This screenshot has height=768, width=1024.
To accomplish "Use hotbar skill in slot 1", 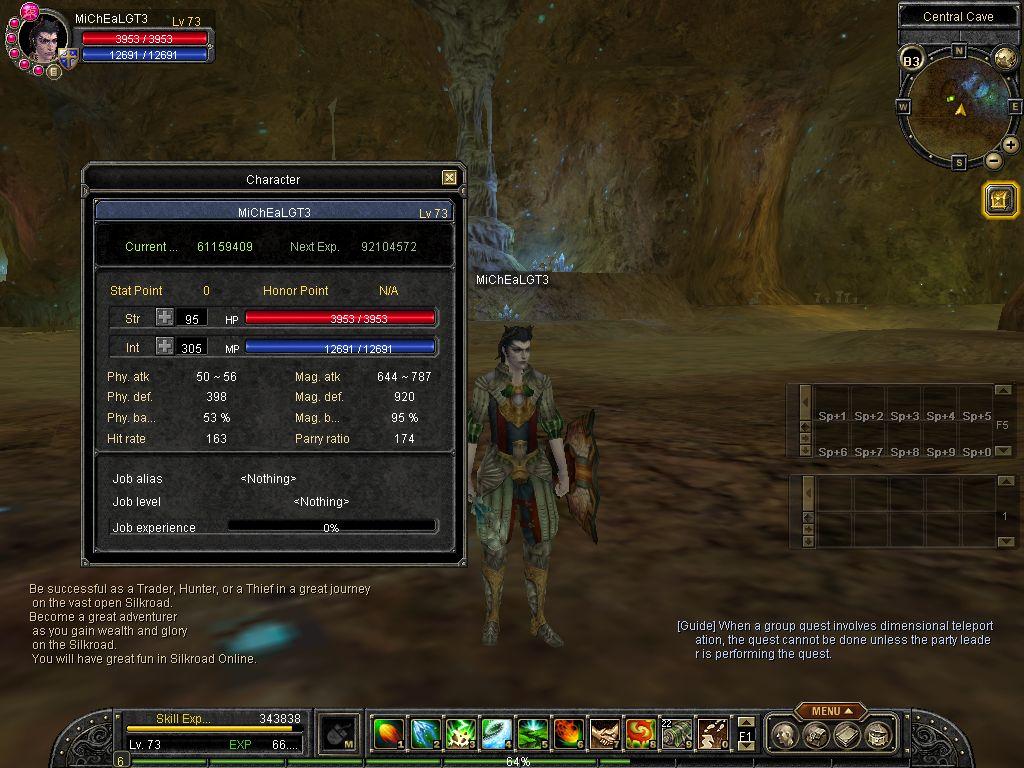I will 388,735.
